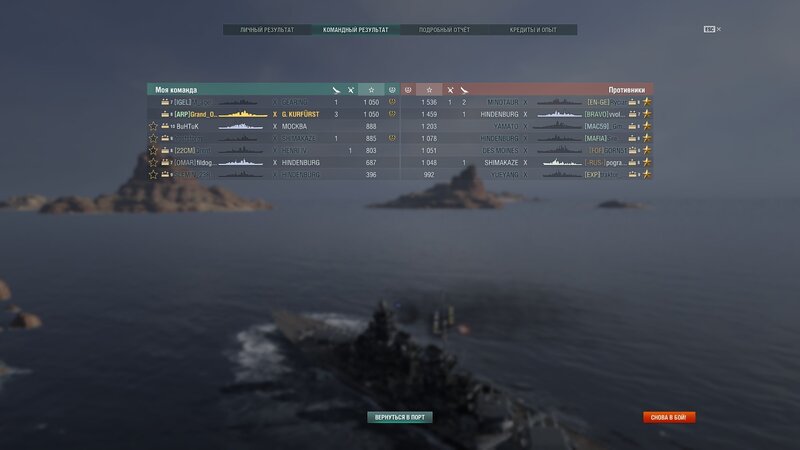Close the results screen with the X

(x=718, y=29)
